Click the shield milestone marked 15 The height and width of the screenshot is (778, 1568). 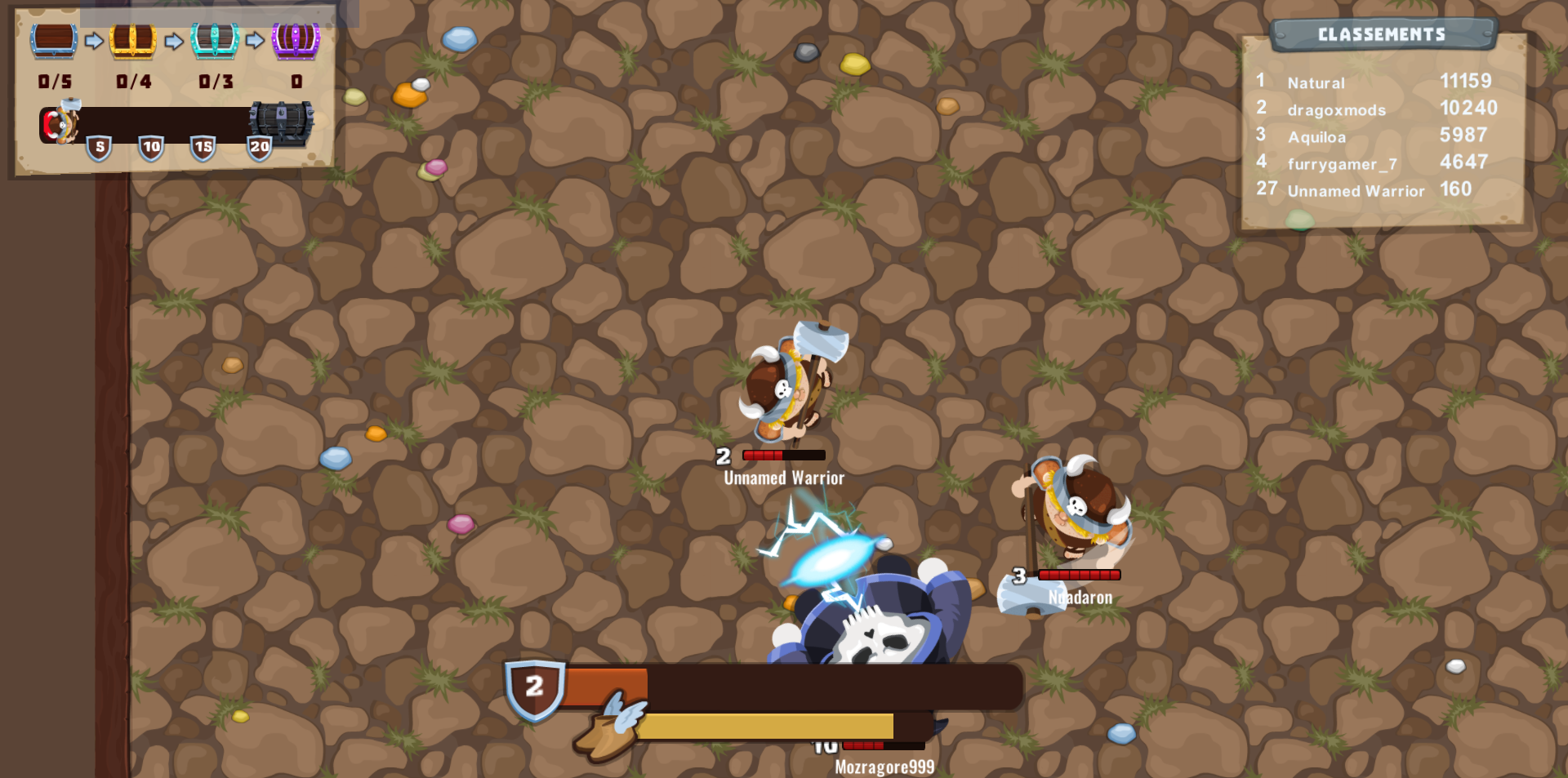point(206,149)
